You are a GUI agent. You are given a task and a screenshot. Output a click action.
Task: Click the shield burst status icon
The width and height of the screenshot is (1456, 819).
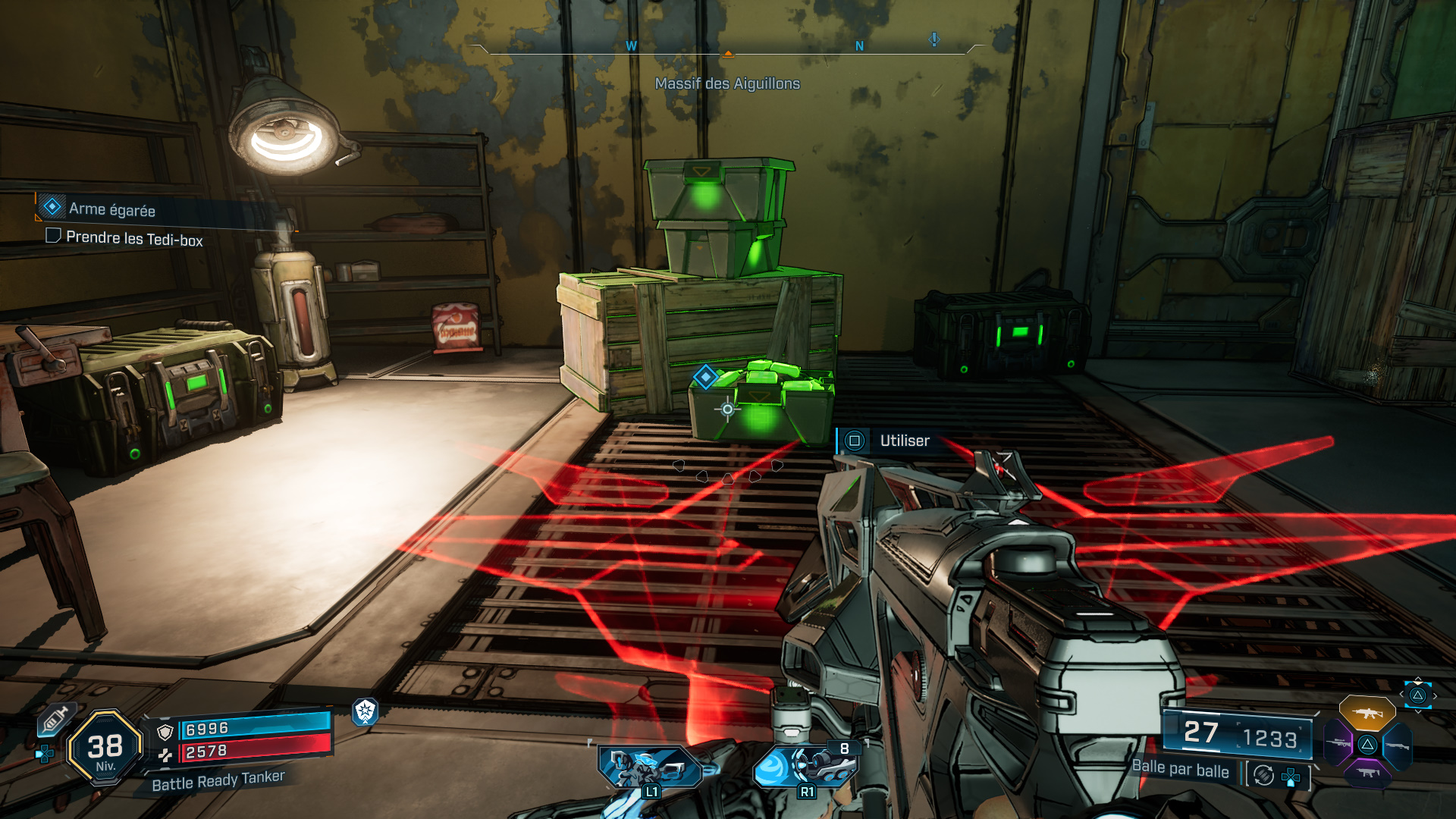366,711
